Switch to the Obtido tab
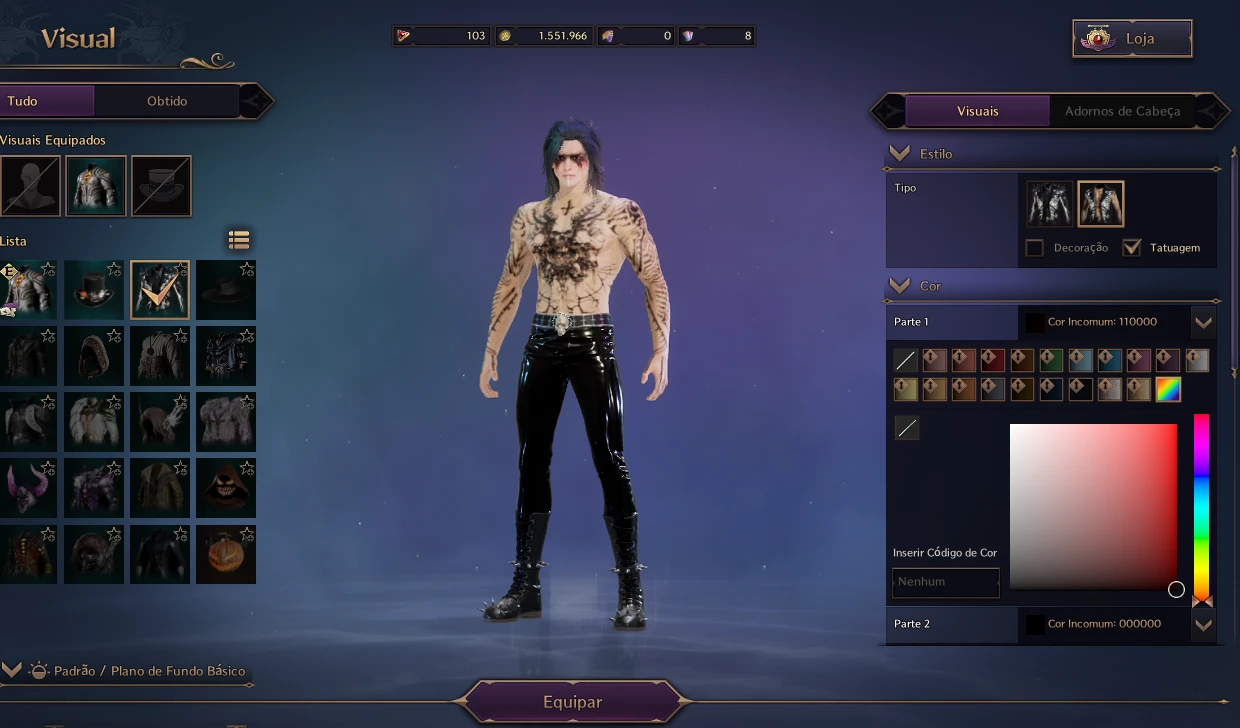 (x=167, y=101)
